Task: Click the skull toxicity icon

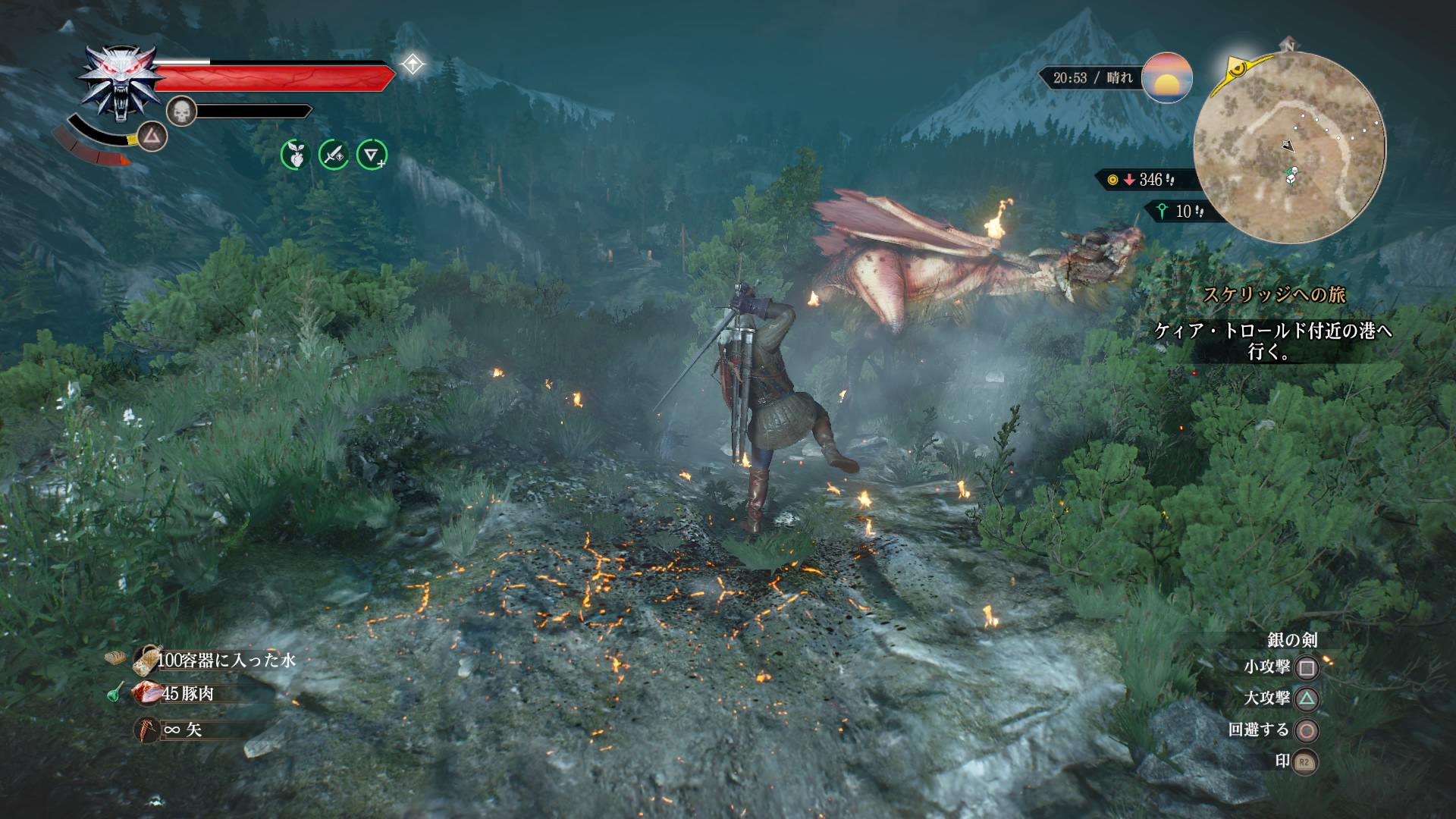Action: click(181, 111)
